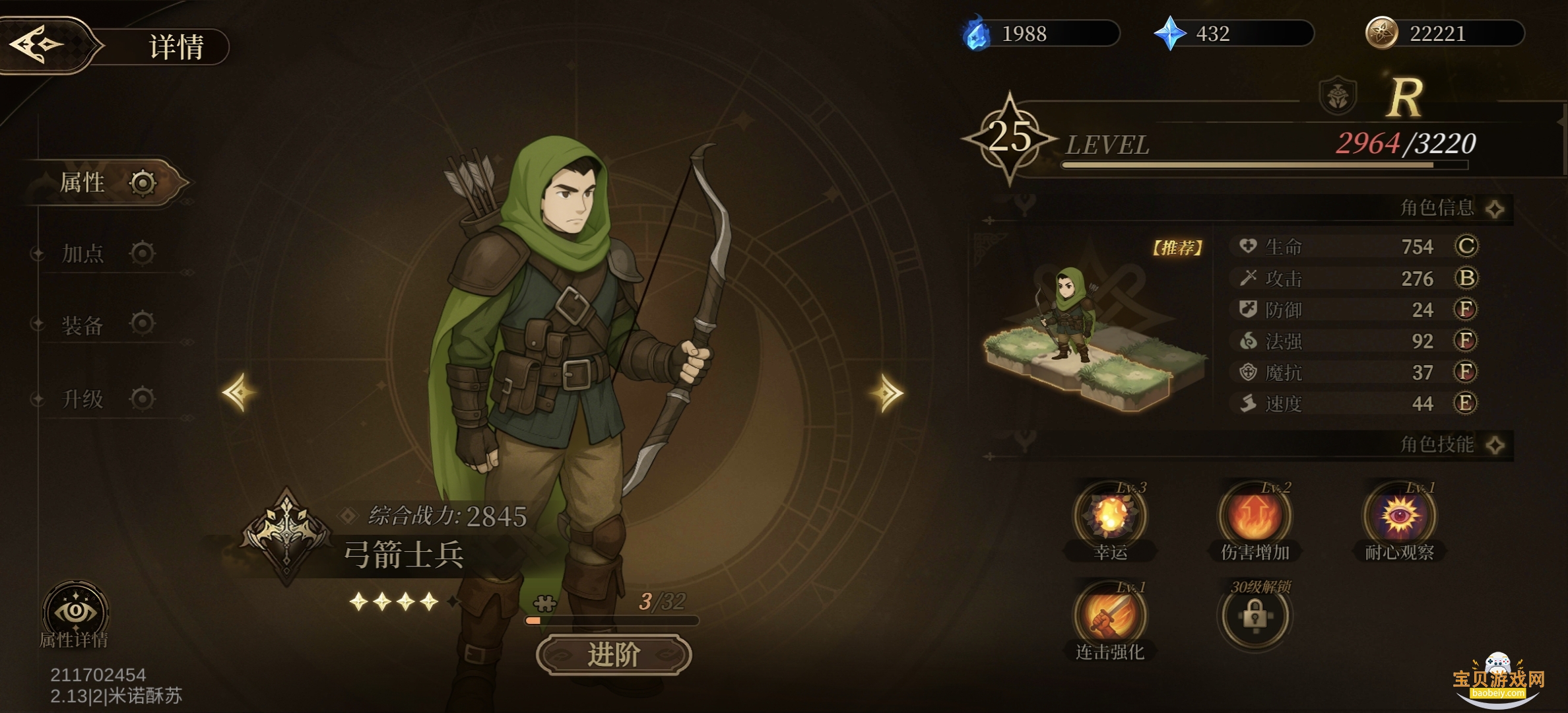The width and height of the screenshot is (1568, 713).
Task: Check the locked 30级解锁 skill slot
Action: [x=1254, y=617]
